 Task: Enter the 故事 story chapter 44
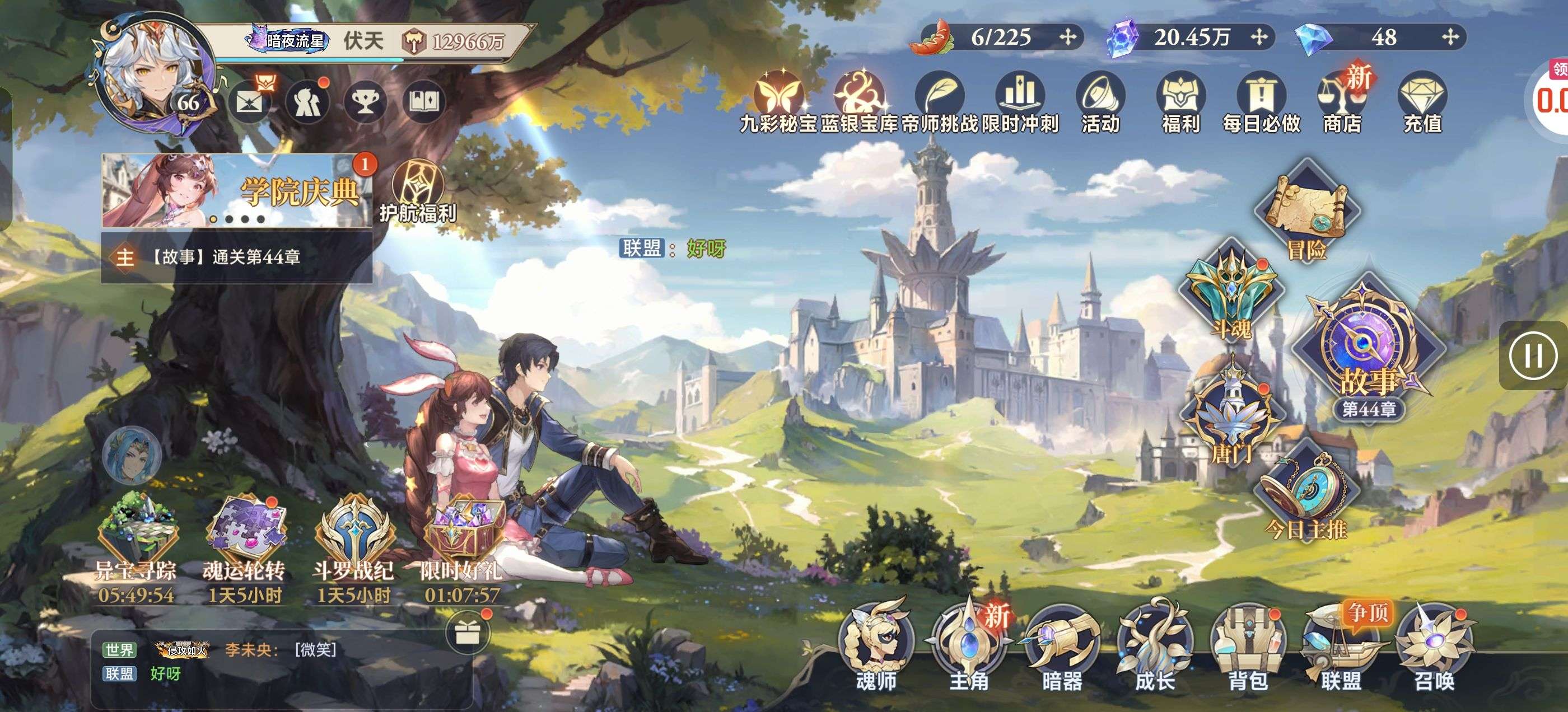pos(1368,347)
